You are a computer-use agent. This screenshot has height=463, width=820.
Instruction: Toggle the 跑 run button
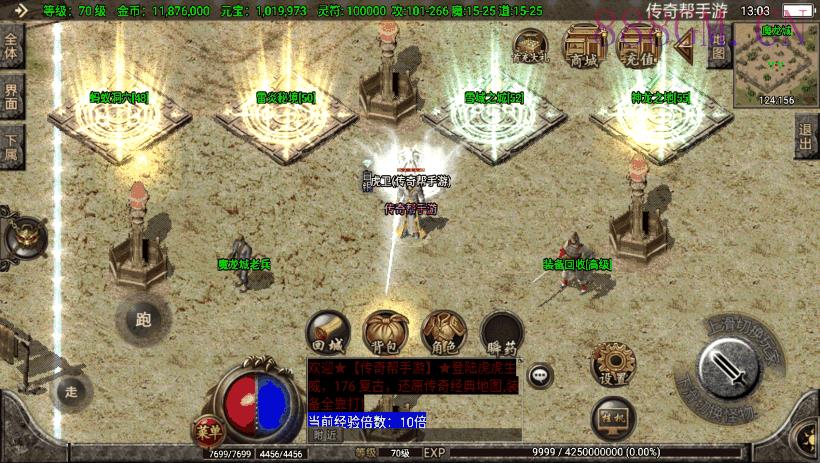coord(142,320)
